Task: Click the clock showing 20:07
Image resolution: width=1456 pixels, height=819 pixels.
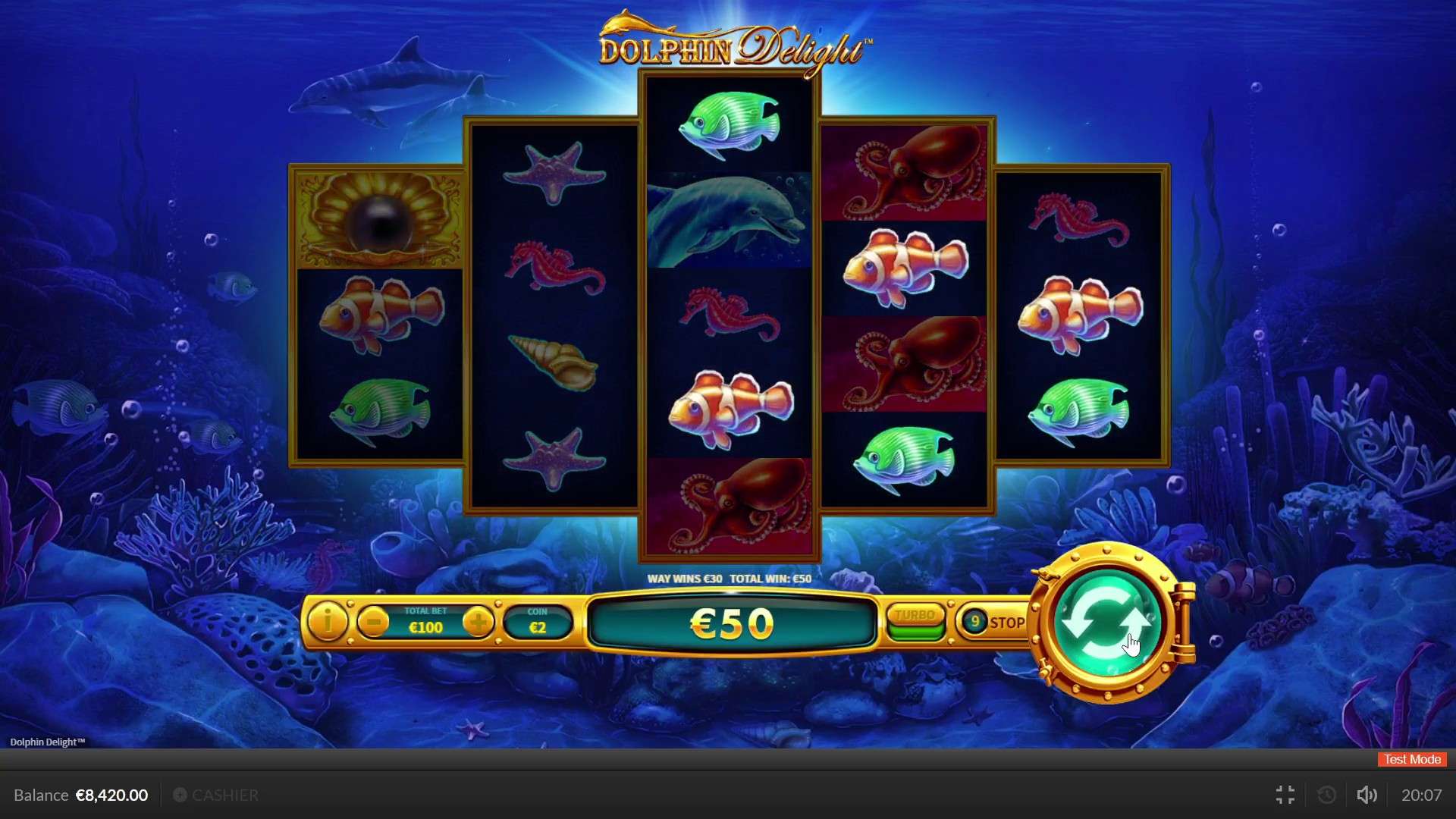Action: pos(1423,795)
